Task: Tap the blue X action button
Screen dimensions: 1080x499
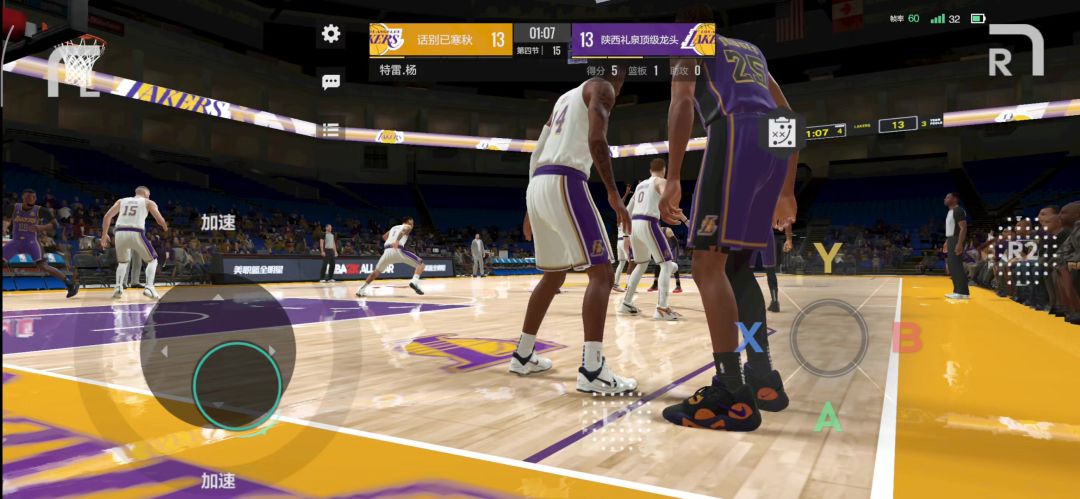Action: 749,337
